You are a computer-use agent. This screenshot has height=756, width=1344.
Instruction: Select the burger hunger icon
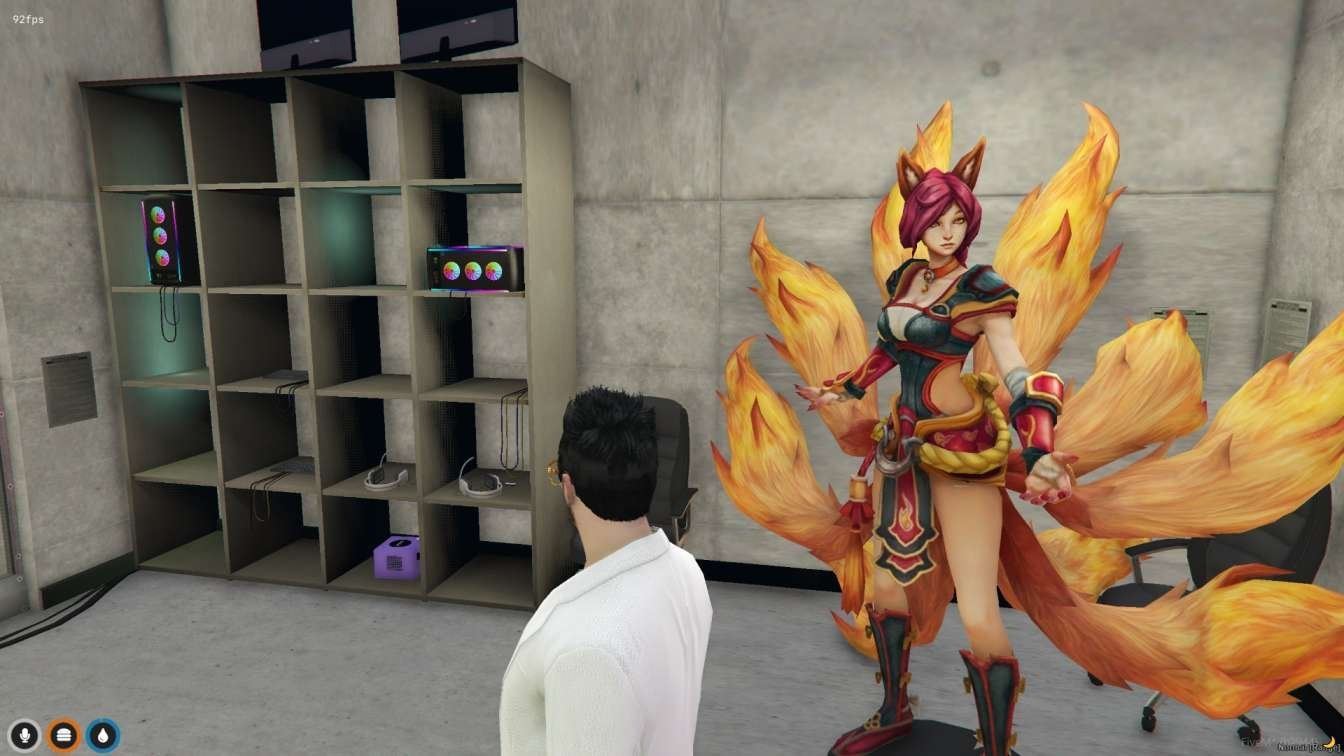click(63, 735)
